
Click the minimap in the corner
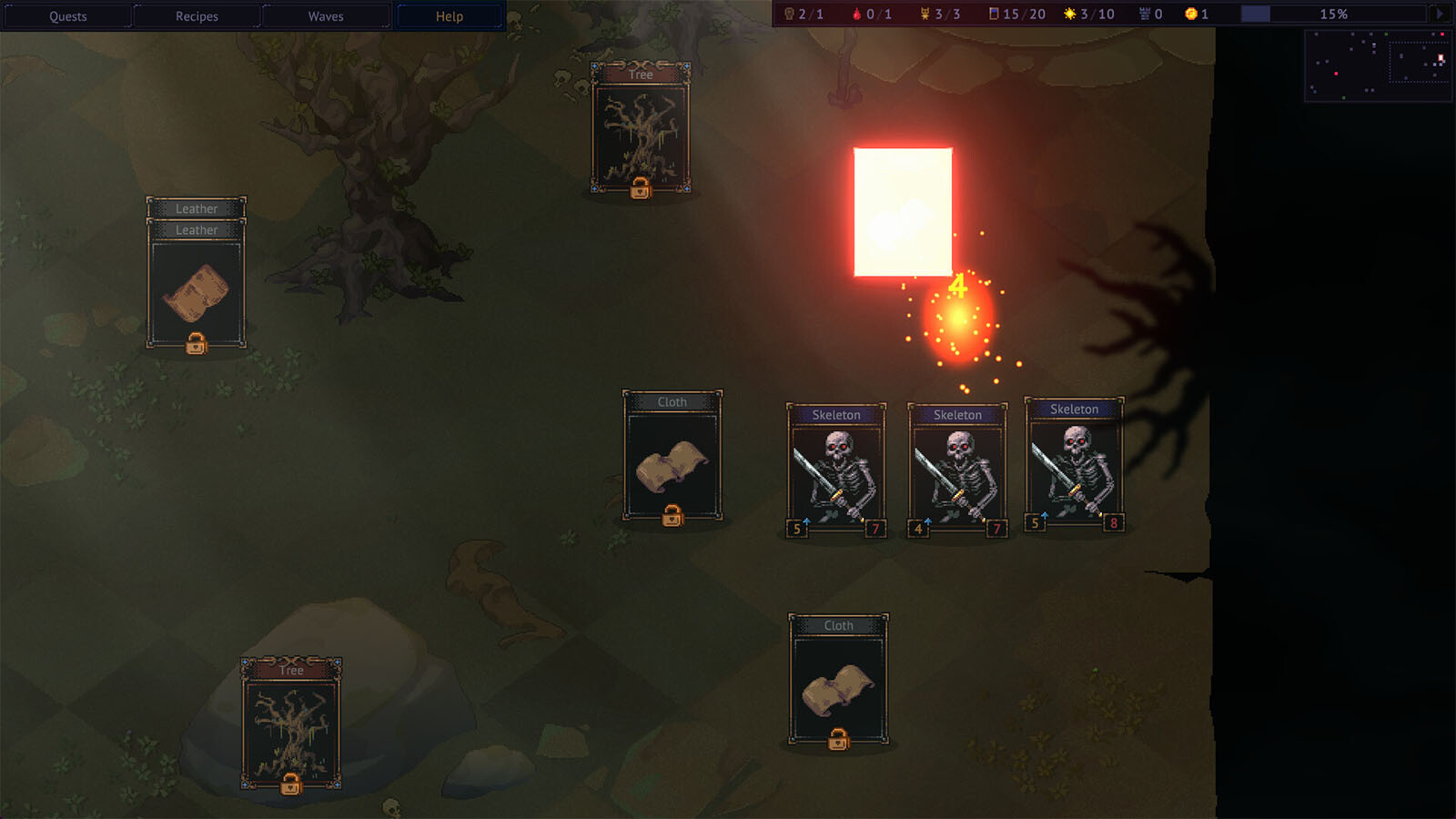coord(1378,66)
